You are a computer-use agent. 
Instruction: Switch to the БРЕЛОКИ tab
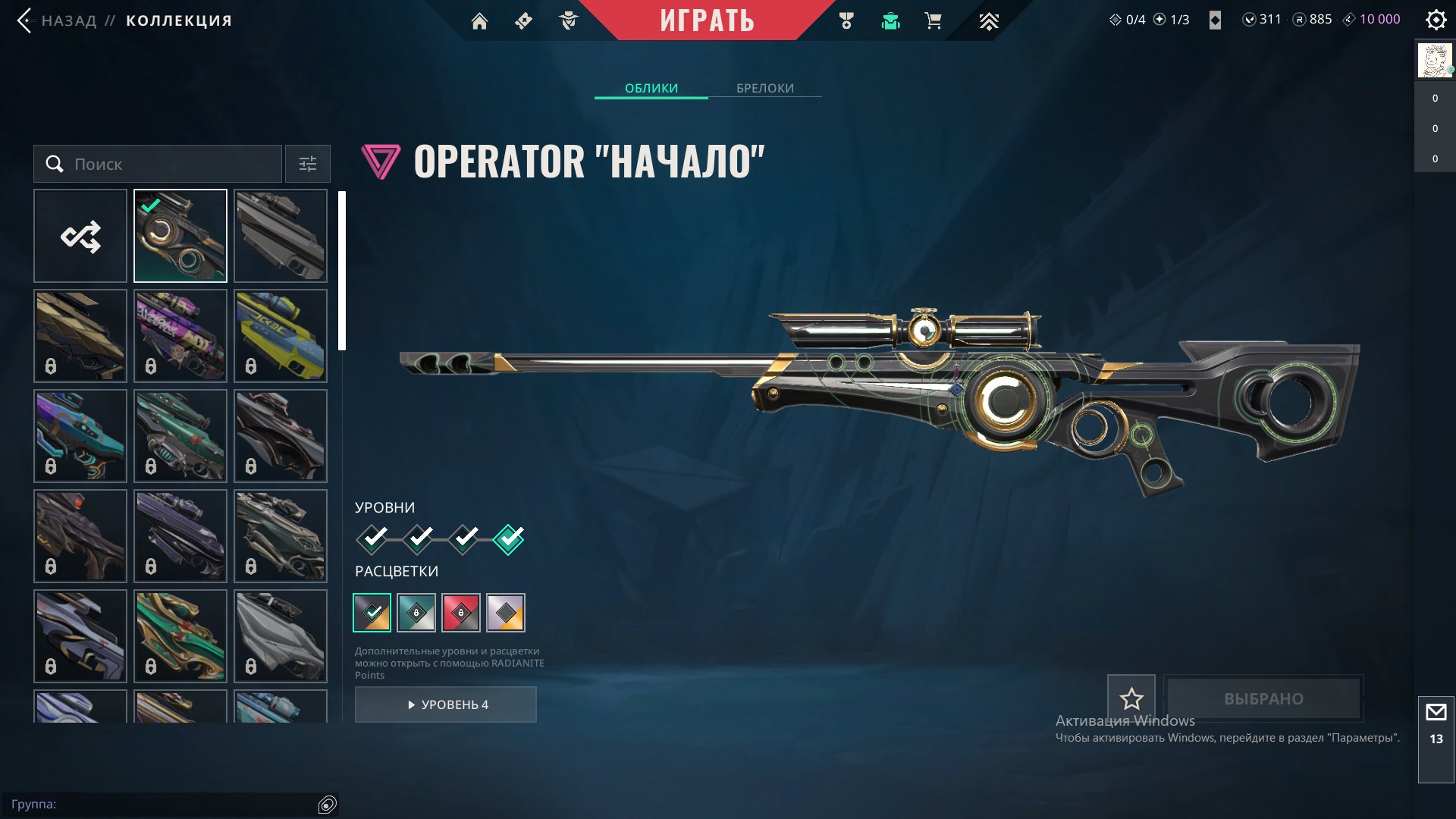(x=765, y=88)
